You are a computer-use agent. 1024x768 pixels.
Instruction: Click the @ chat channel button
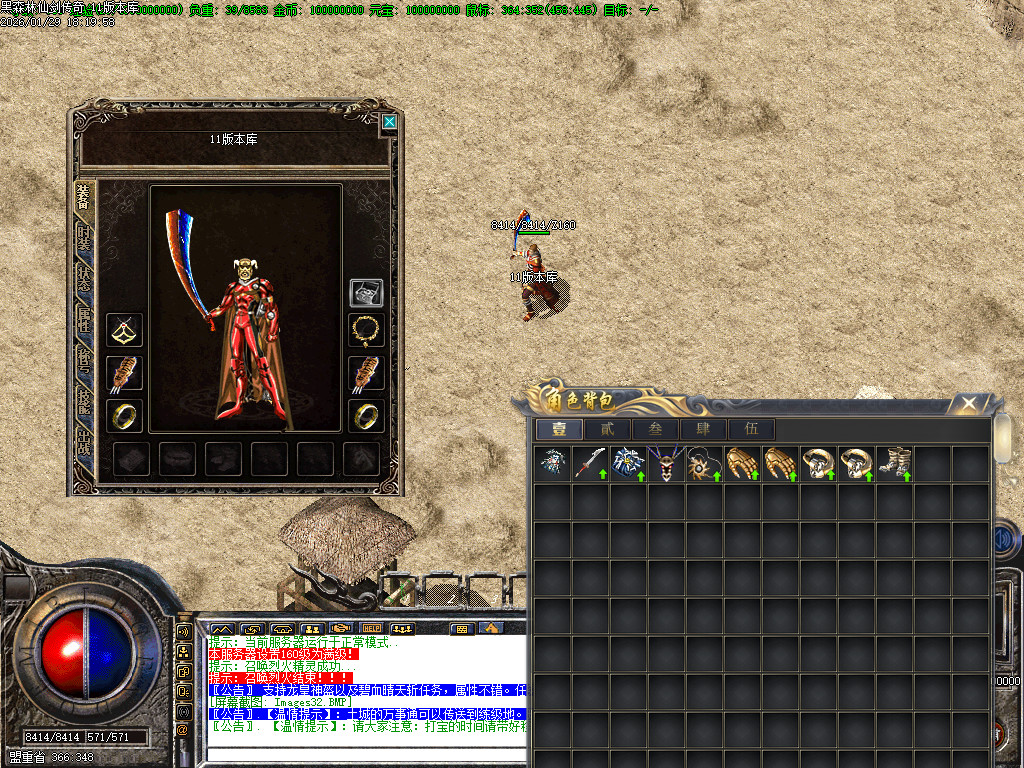(x=183, y=729)
